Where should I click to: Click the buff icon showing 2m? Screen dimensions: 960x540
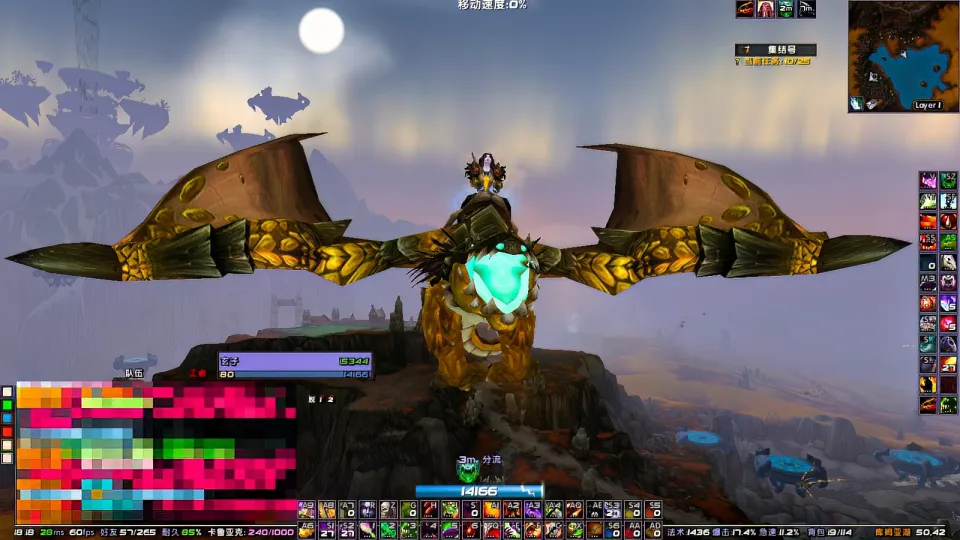(786, 9)
